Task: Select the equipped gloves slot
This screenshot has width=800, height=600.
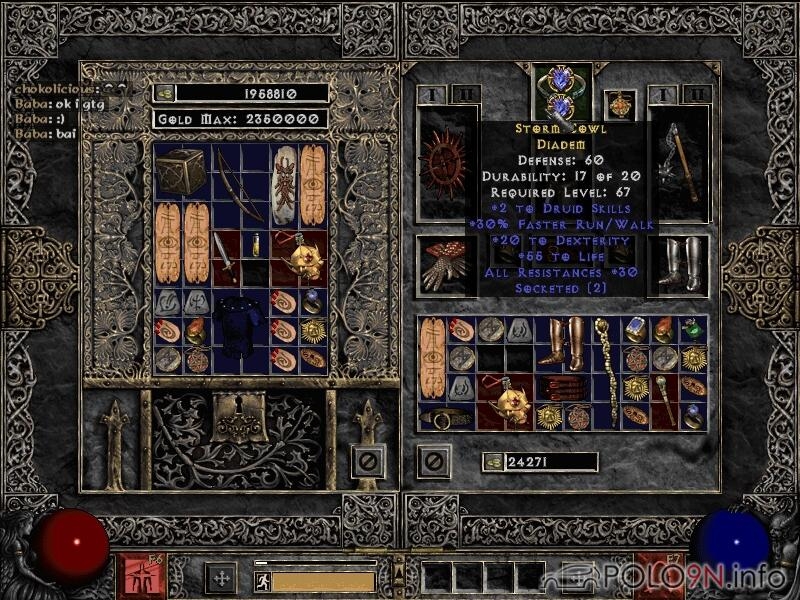Action: click(x=445, y=263)
